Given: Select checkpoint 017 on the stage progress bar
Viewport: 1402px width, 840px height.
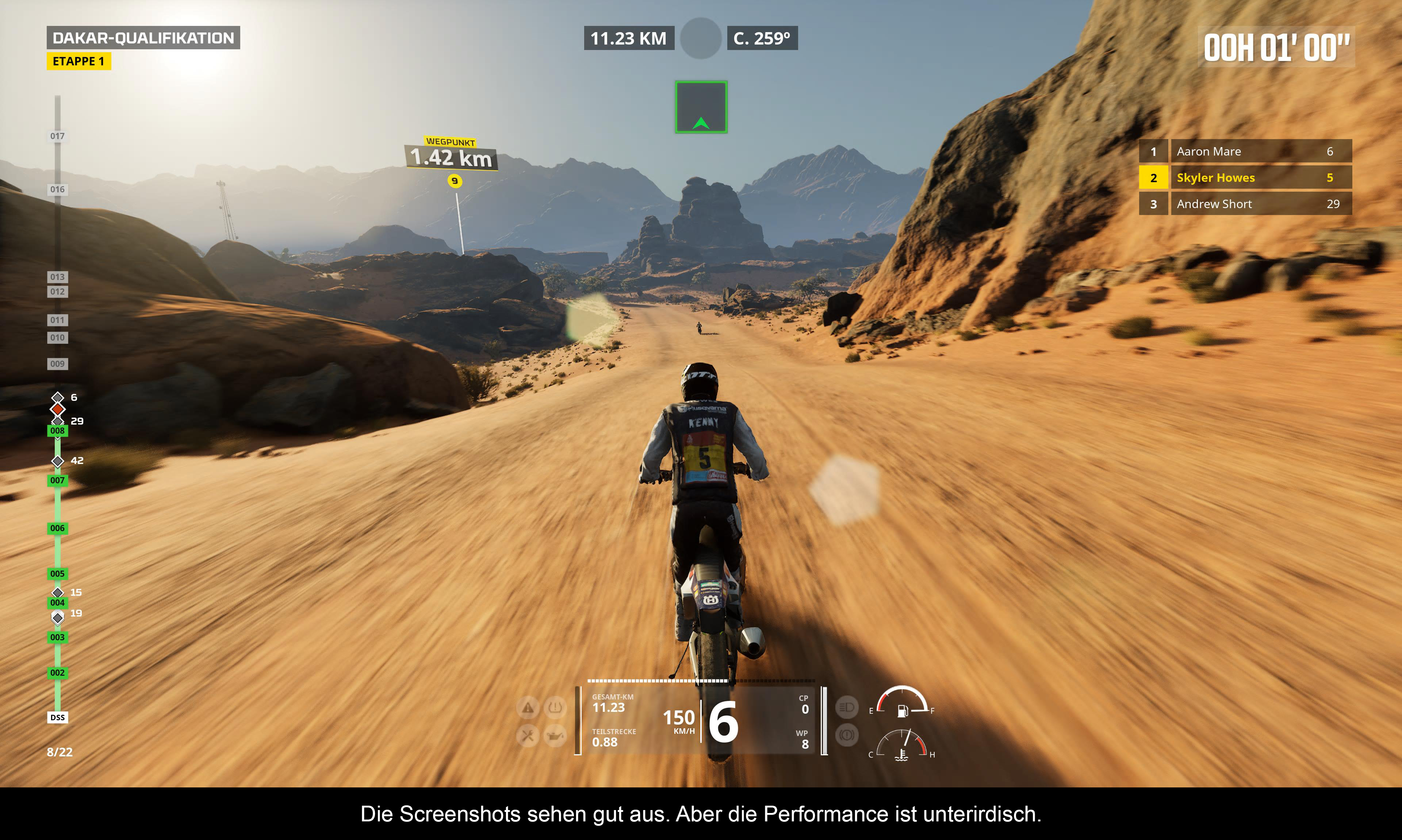Looking at the screenshot, I should pos(57,136).
